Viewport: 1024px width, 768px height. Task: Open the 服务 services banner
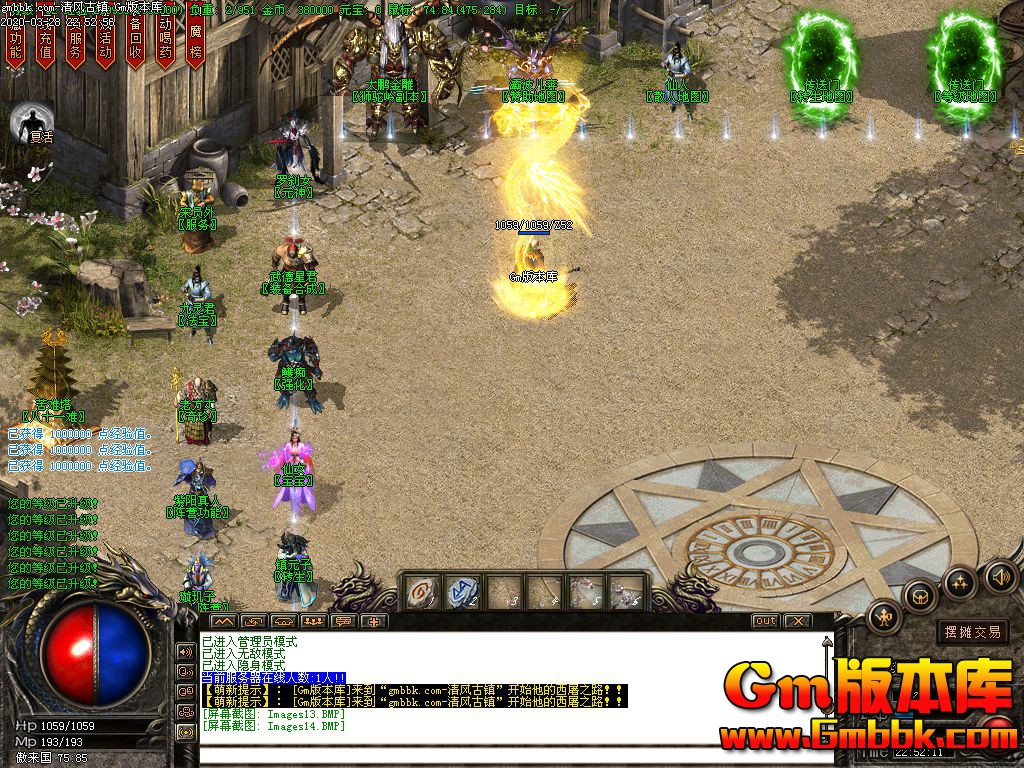pyautogui.click(x=75, y=40)
